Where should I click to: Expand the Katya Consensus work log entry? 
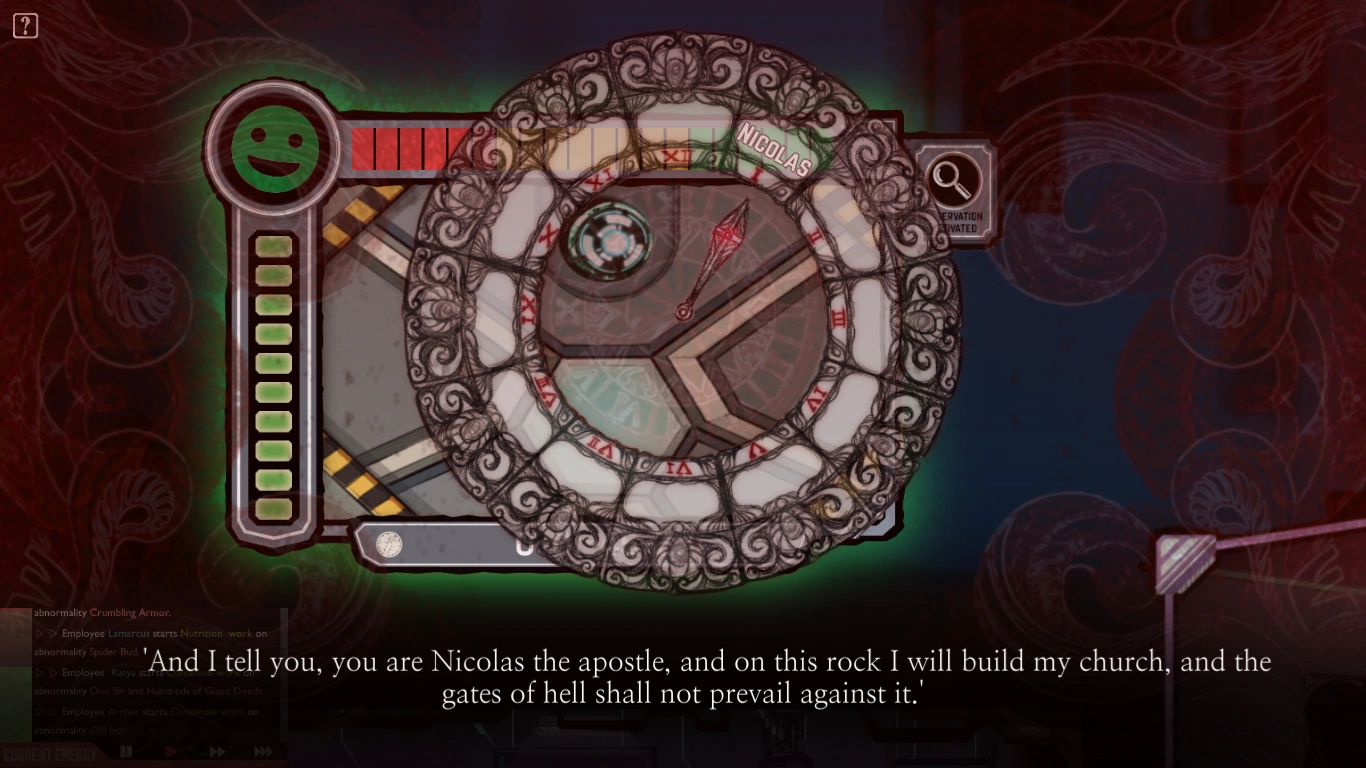point(46,672)
